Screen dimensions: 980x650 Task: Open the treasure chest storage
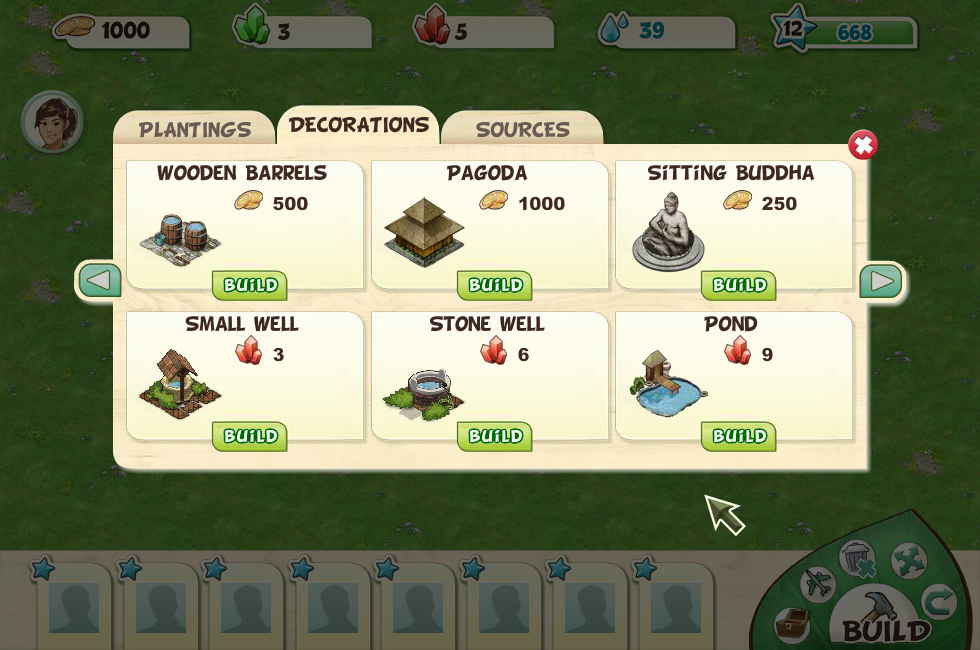coord(792,625)
